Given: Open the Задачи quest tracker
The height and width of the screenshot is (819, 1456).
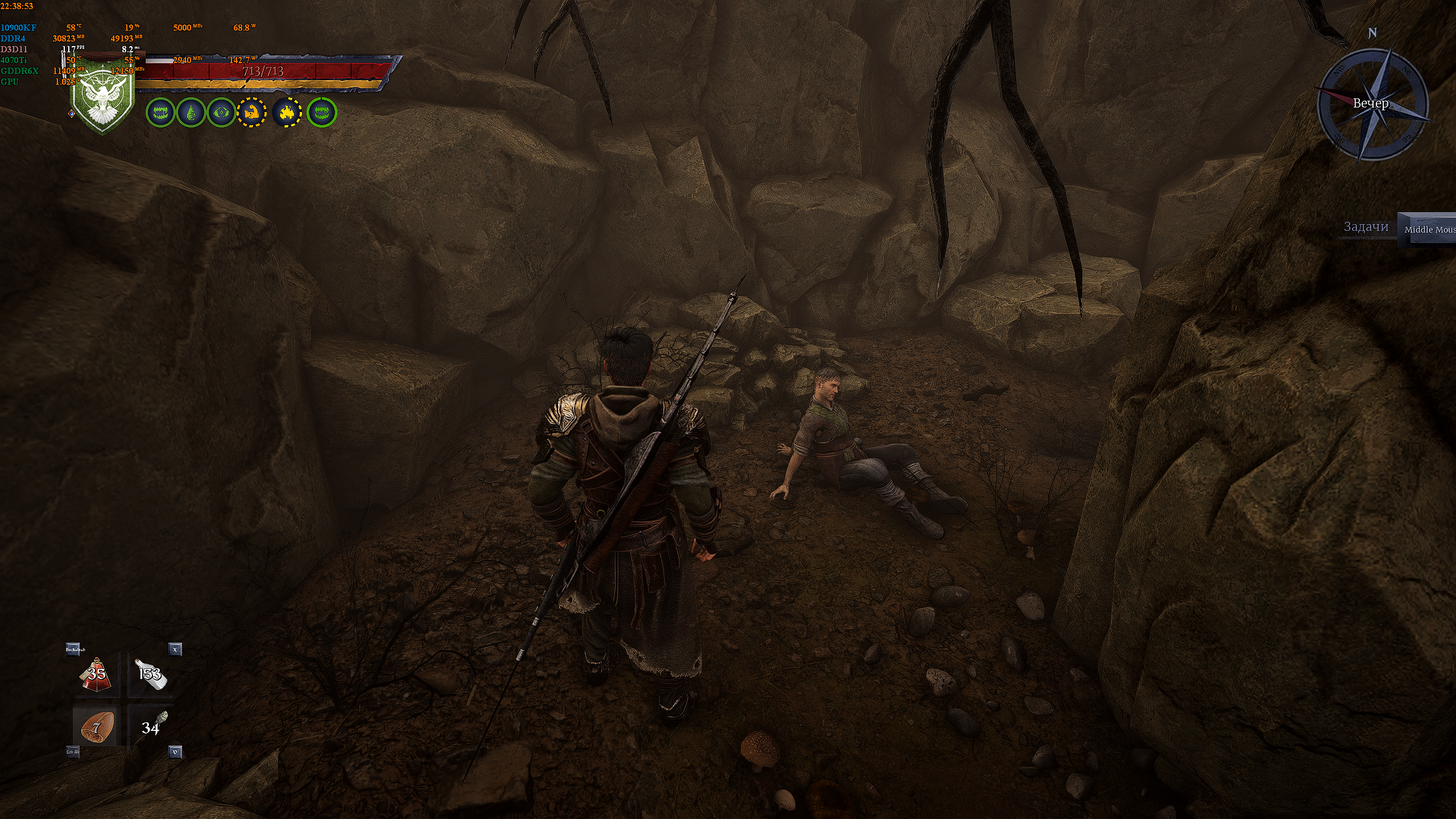Looking at the screenshot, I should (1366, 227).
